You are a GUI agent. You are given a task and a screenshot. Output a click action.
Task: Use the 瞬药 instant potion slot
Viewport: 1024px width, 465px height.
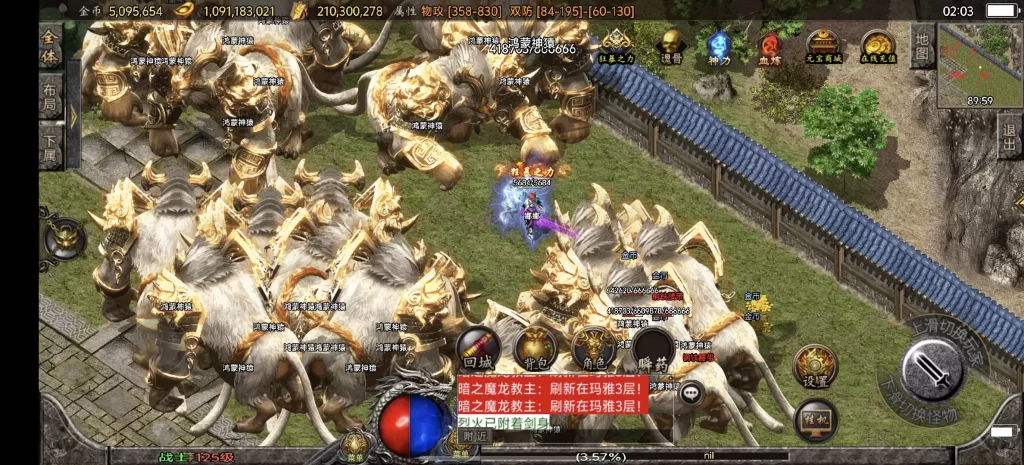coord(652,350)
